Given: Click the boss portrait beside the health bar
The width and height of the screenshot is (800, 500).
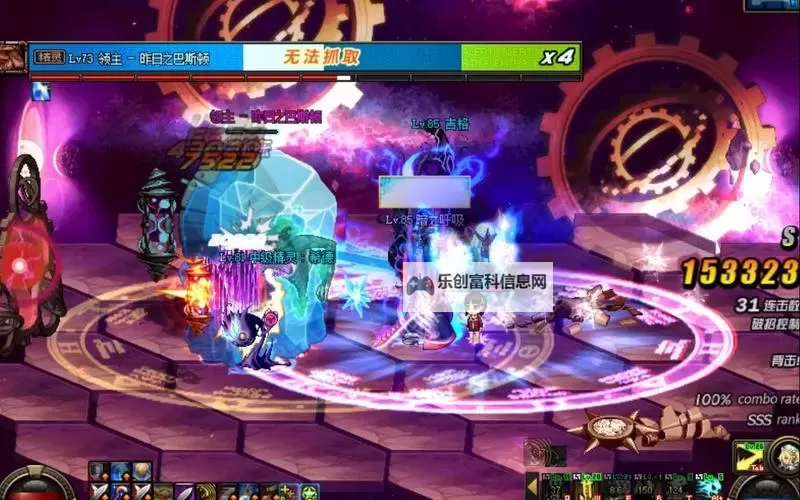Looking at the screenshot, I should click(13, 57).
